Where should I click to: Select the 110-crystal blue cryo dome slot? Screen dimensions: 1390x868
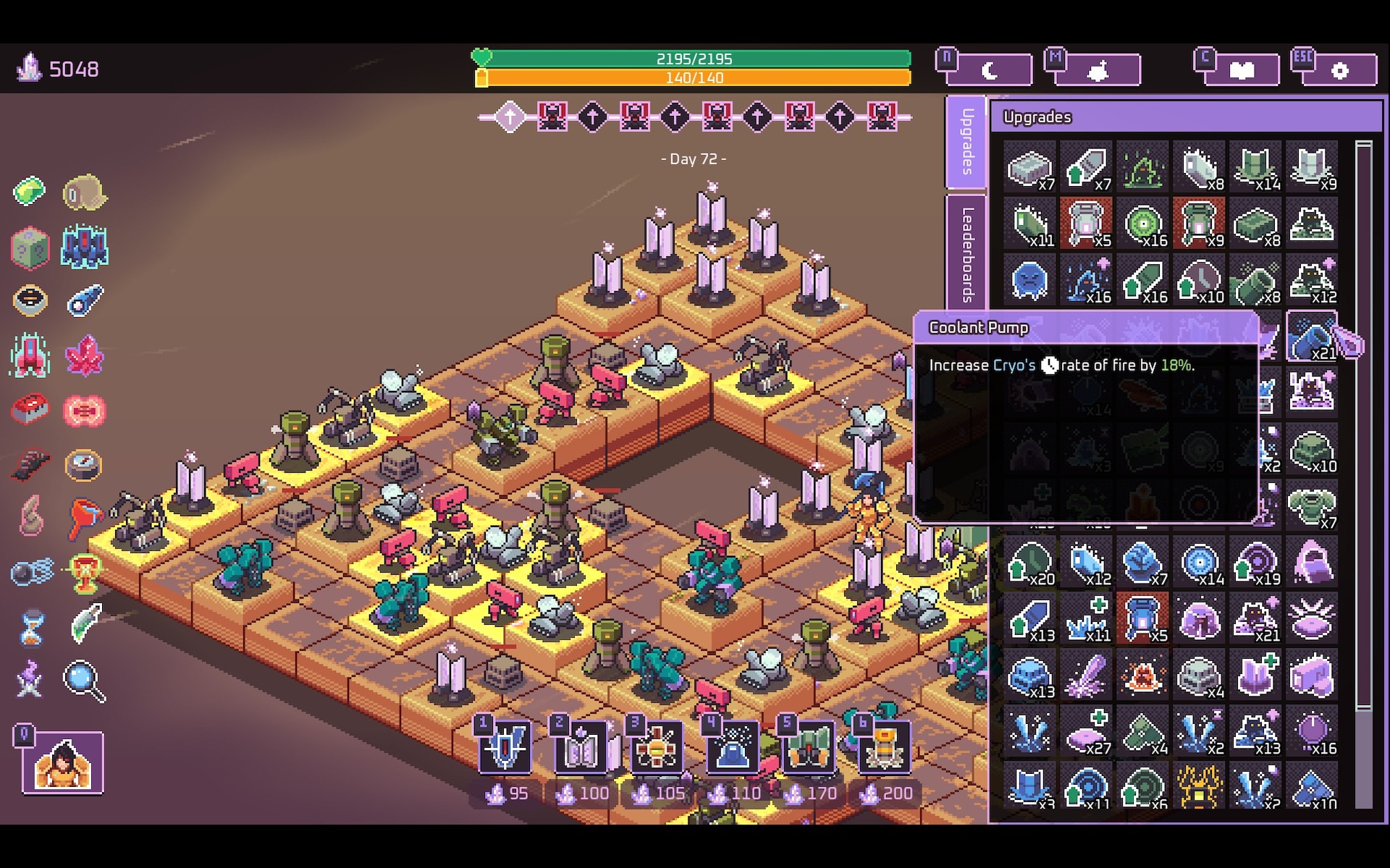pyautogui.click(x=733, y=747)
